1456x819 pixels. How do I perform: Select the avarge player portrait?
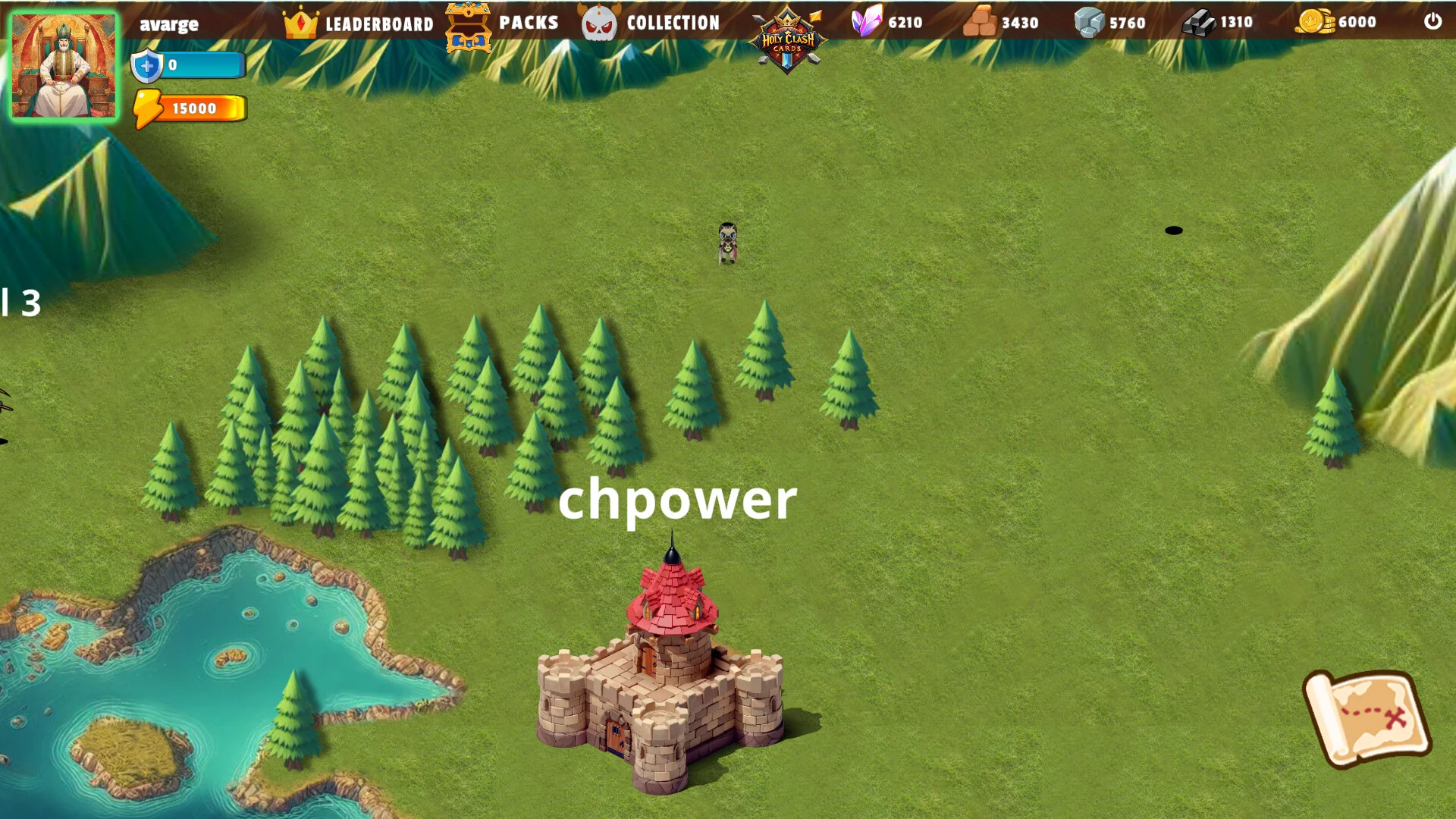tap(64, 67)
